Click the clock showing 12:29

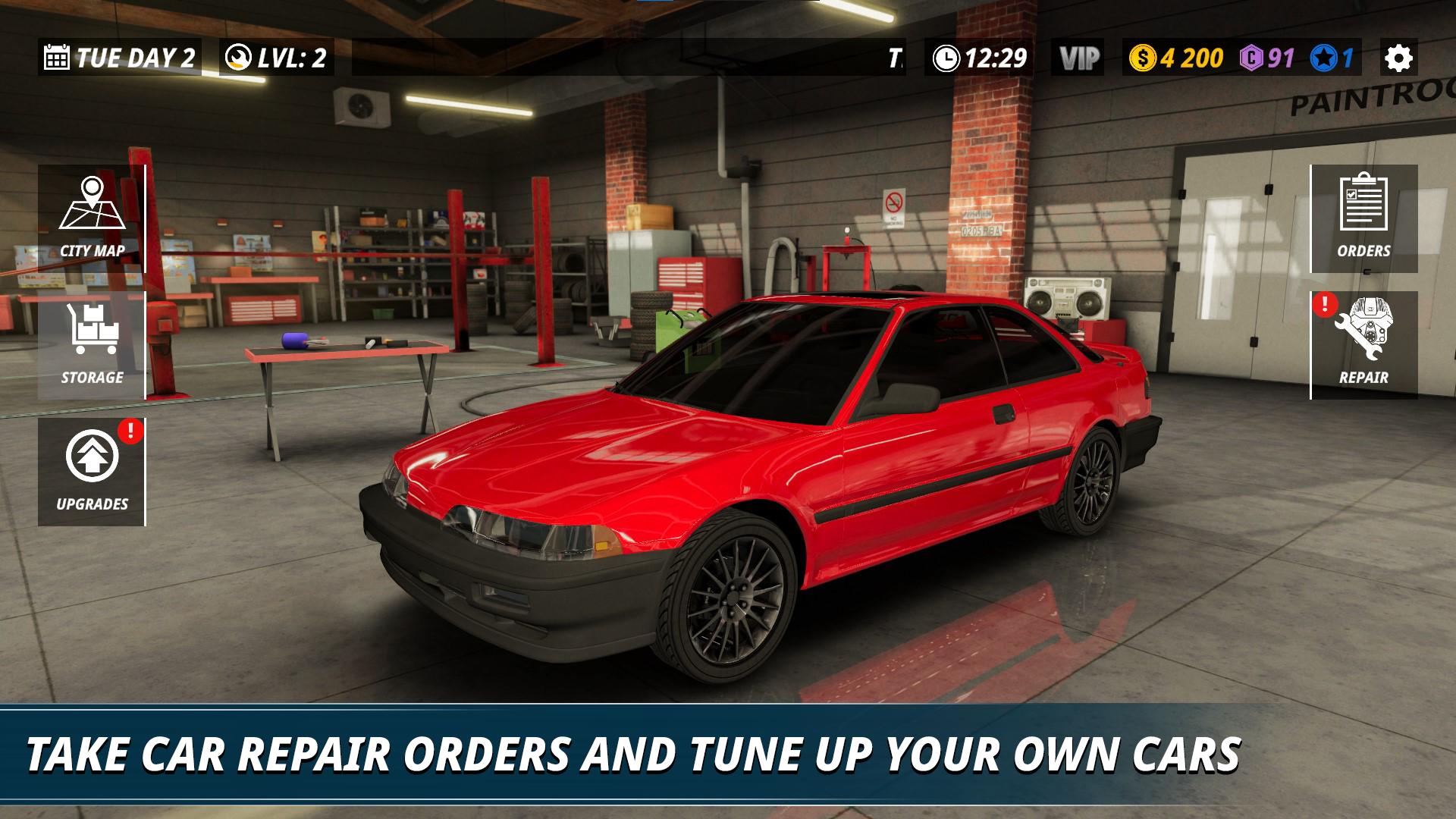(978, 57)
